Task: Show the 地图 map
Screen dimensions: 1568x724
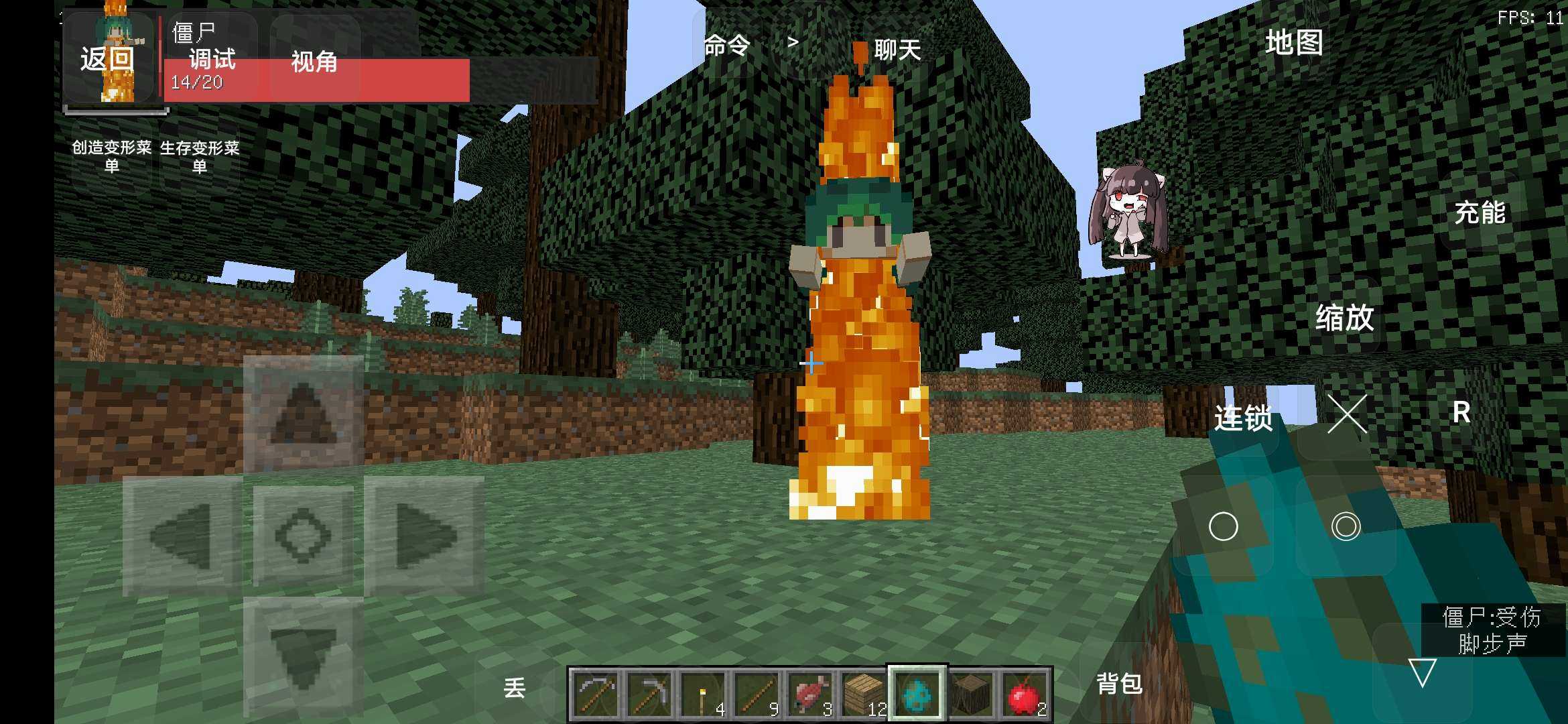Action: point(1294,43)
